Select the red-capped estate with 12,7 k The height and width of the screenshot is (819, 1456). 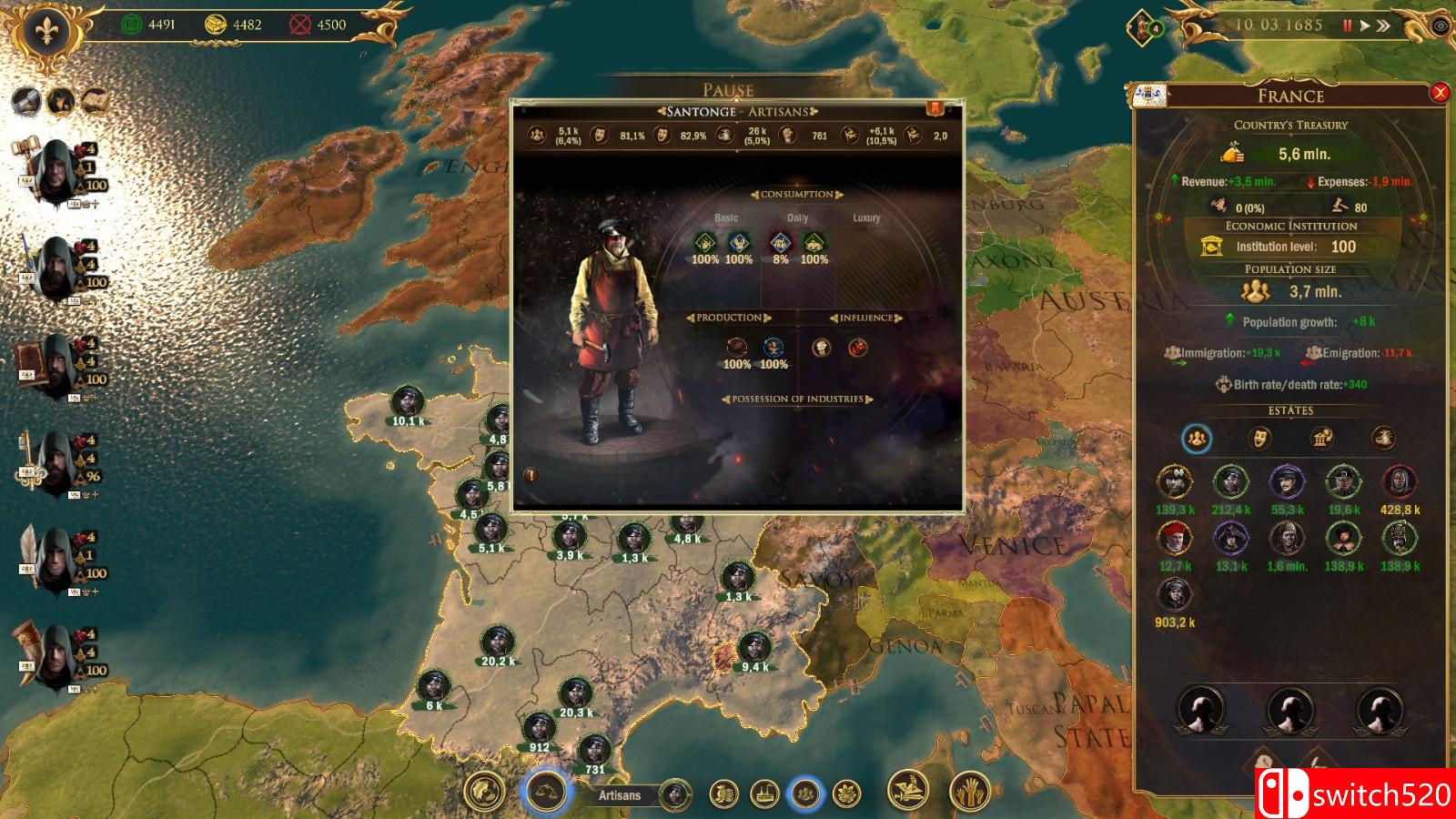tap(1175, 539)
